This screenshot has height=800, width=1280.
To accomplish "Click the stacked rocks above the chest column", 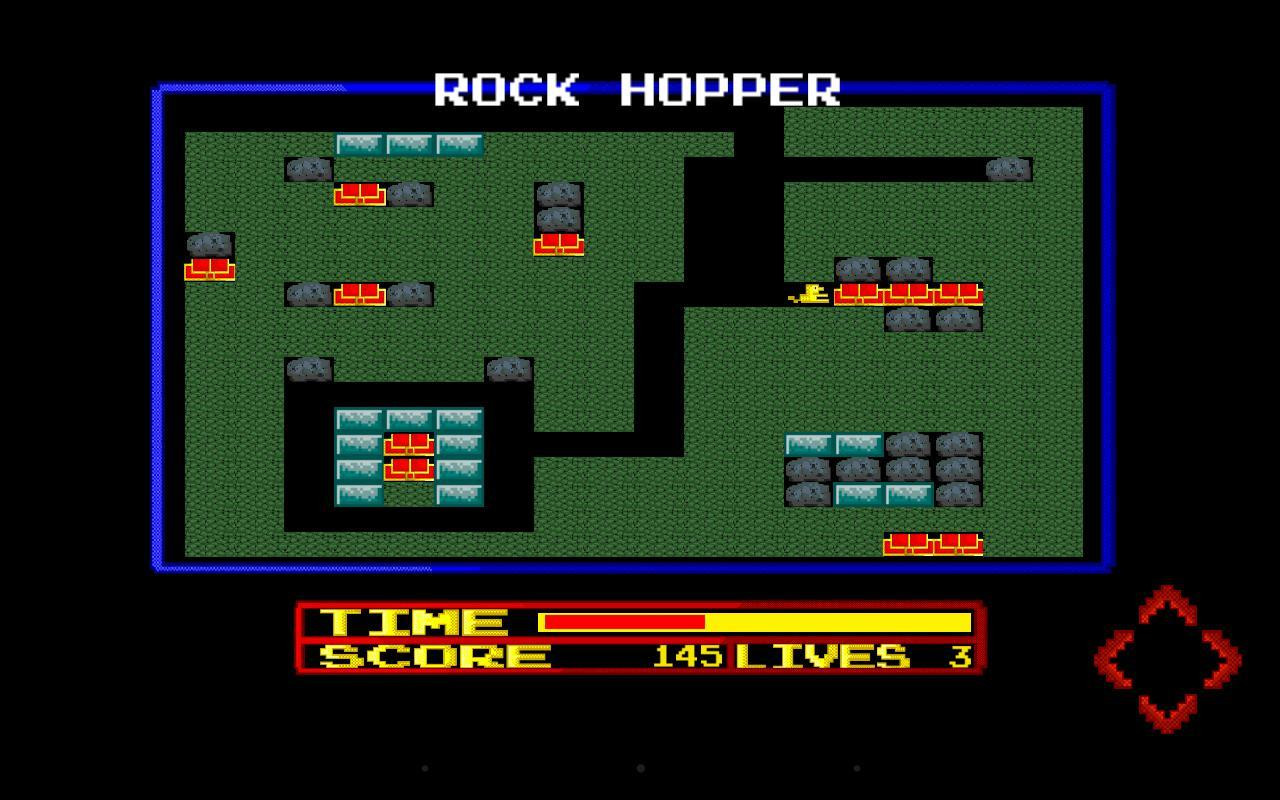I will tap(557, 207).
